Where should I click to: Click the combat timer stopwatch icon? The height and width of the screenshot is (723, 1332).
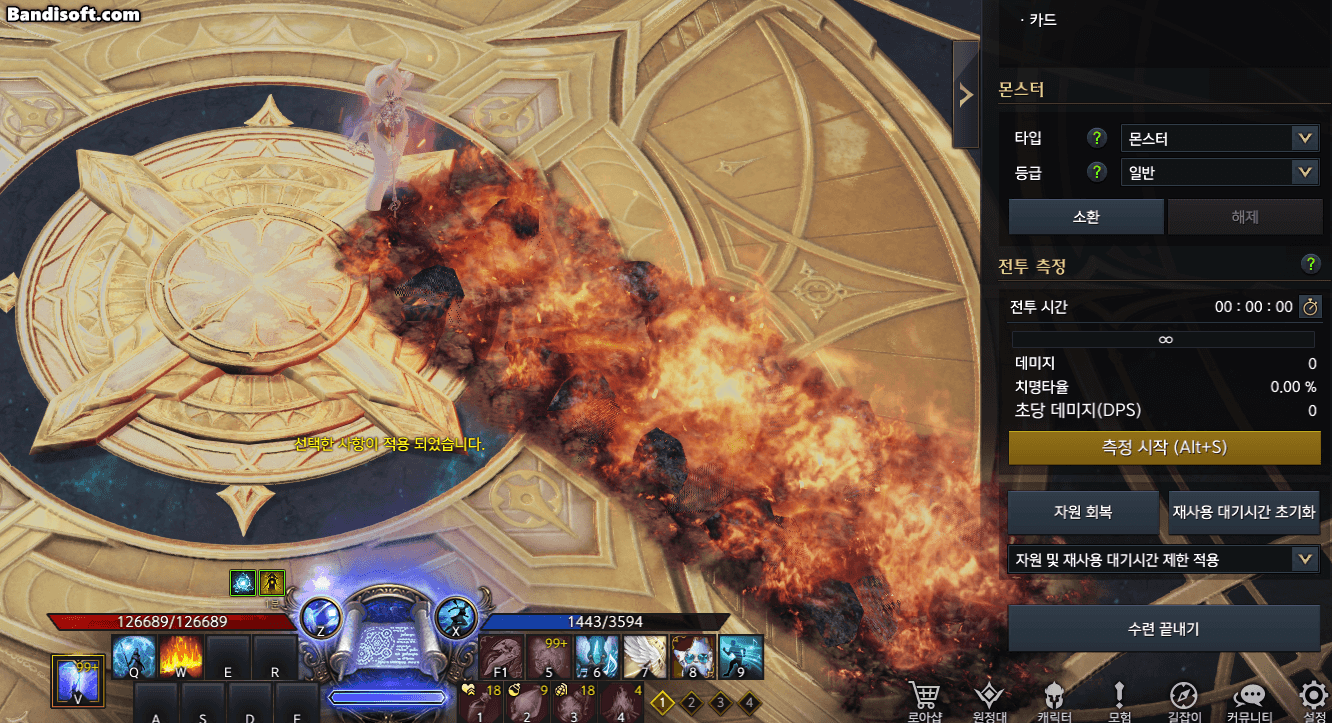pyautogui.click(x=1309, y=307)
